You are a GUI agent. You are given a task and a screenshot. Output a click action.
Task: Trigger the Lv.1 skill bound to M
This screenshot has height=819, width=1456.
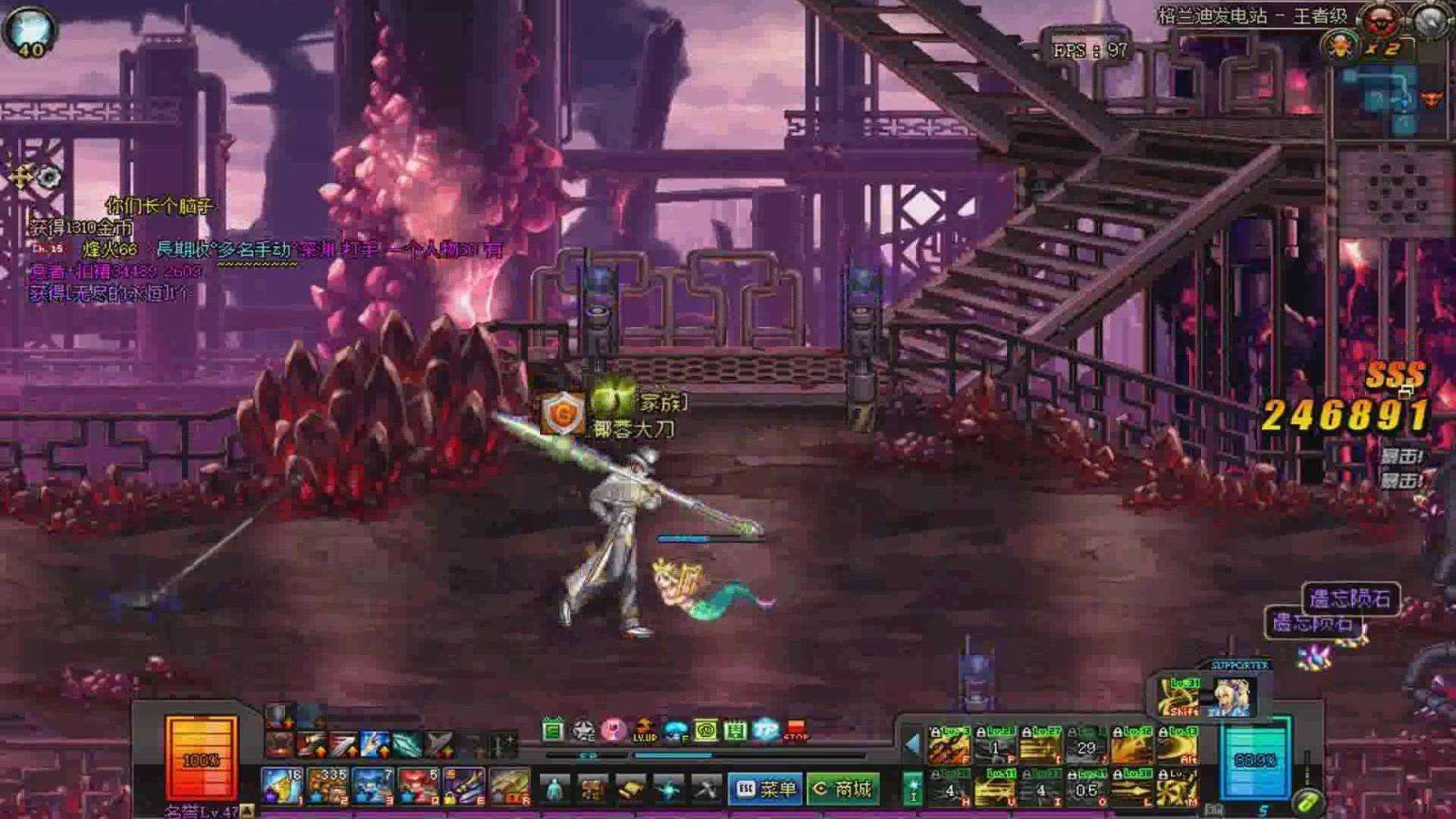[1178, 790]
